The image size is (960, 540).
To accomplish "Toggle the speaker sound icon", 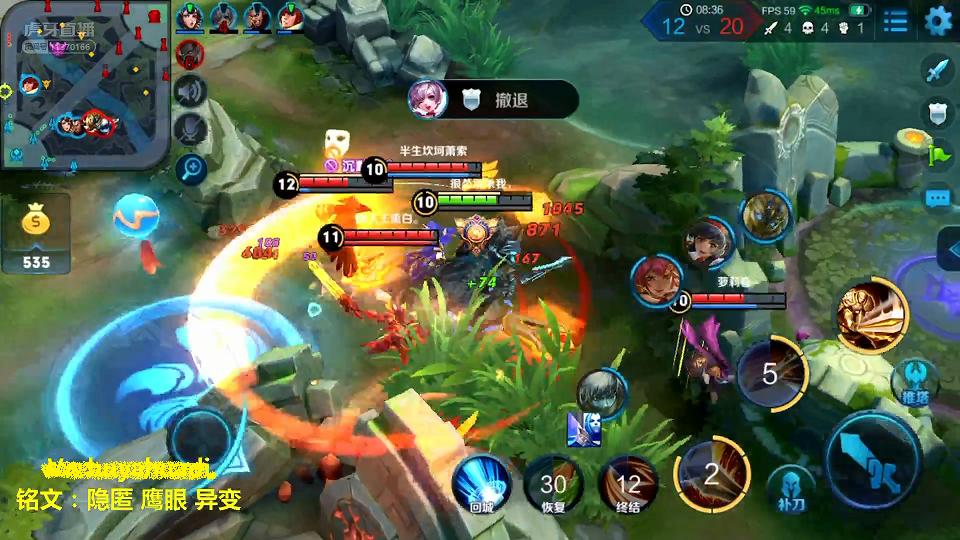I will (x=189, y=92).
